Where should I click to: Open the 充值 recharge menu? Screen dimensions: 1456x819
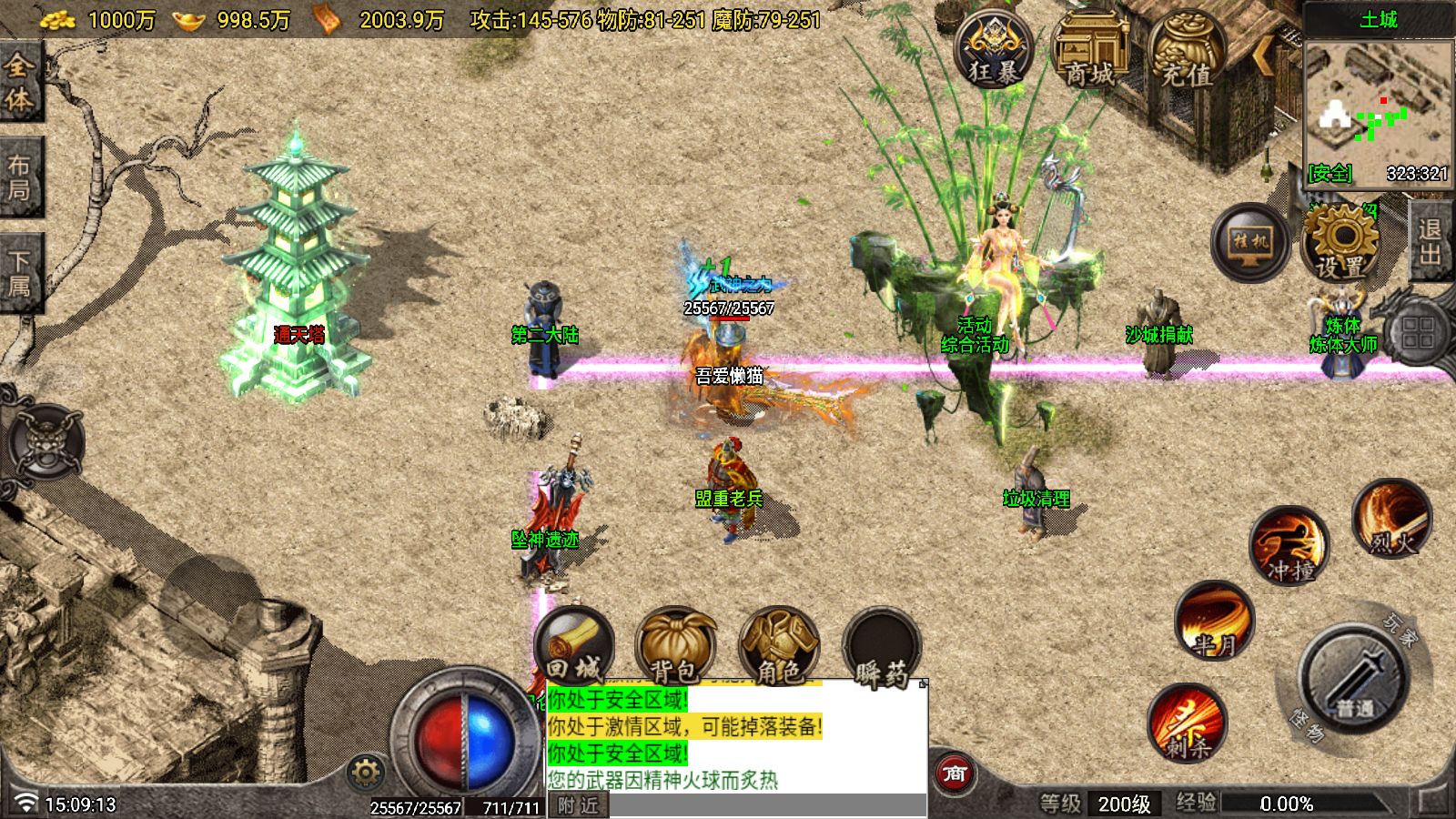(1187, 51)
